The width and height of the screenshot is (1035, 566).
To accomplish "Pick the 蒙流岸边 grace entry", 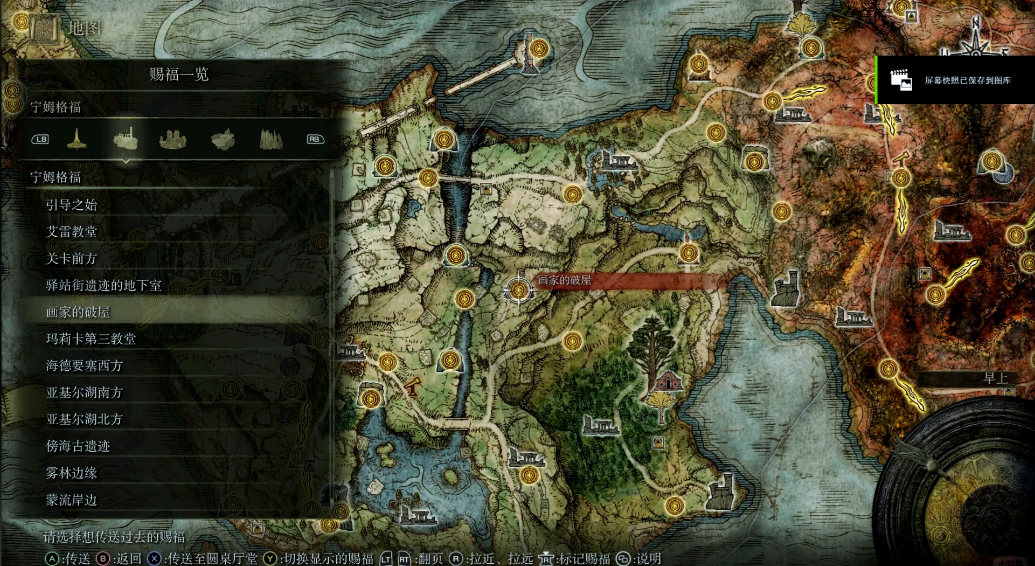I will coord(72,499).
